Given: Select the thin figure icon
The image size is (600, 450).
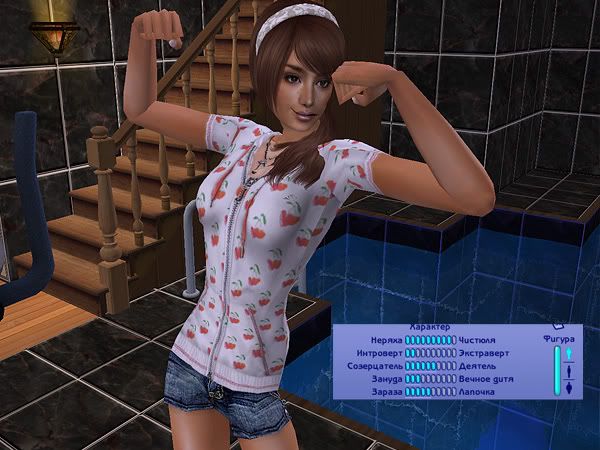Looking at the screenshot, I should click(569, 352).
